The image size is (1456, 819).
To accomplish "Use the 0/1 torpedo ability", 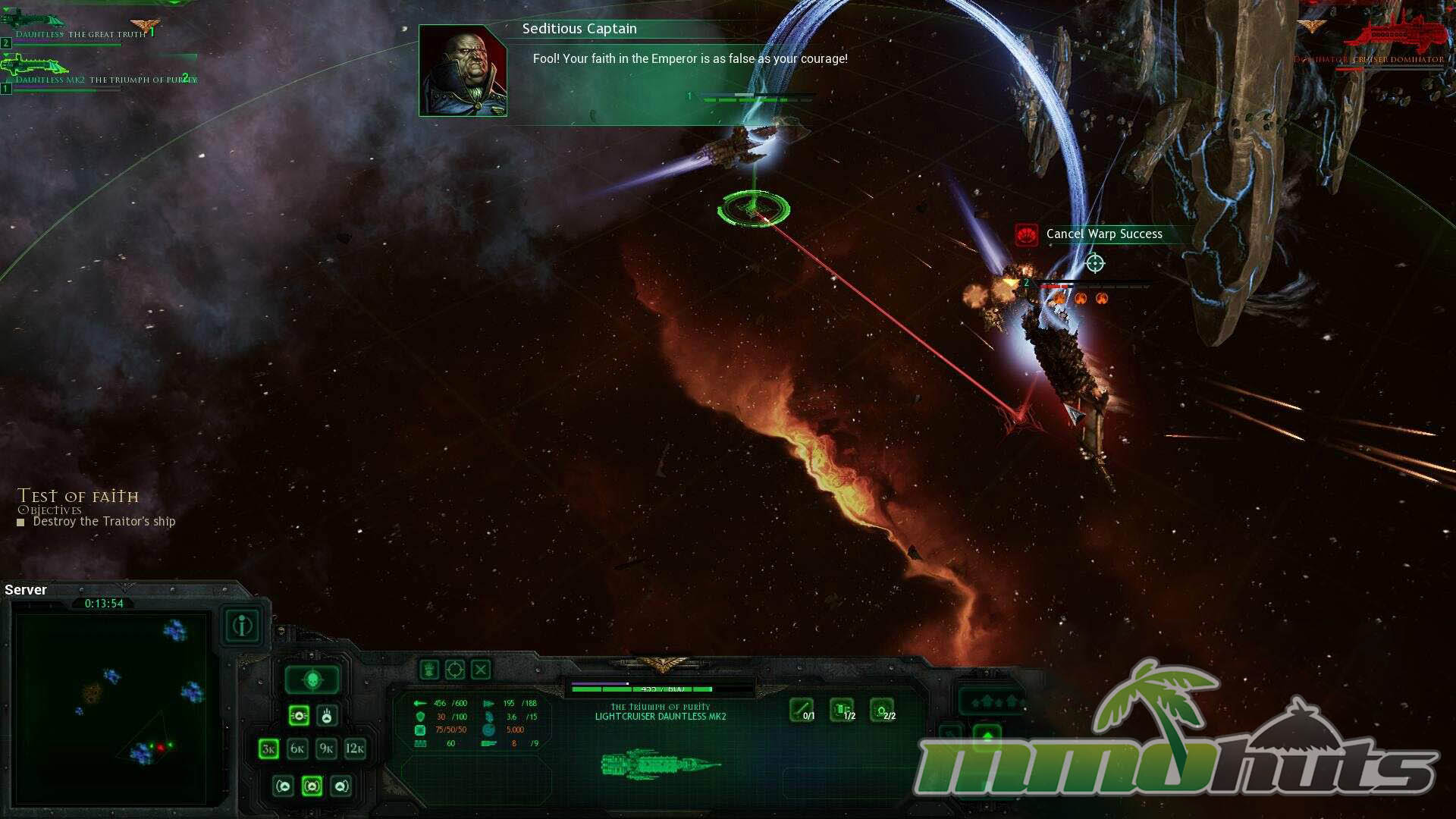I will pos(802,710).
